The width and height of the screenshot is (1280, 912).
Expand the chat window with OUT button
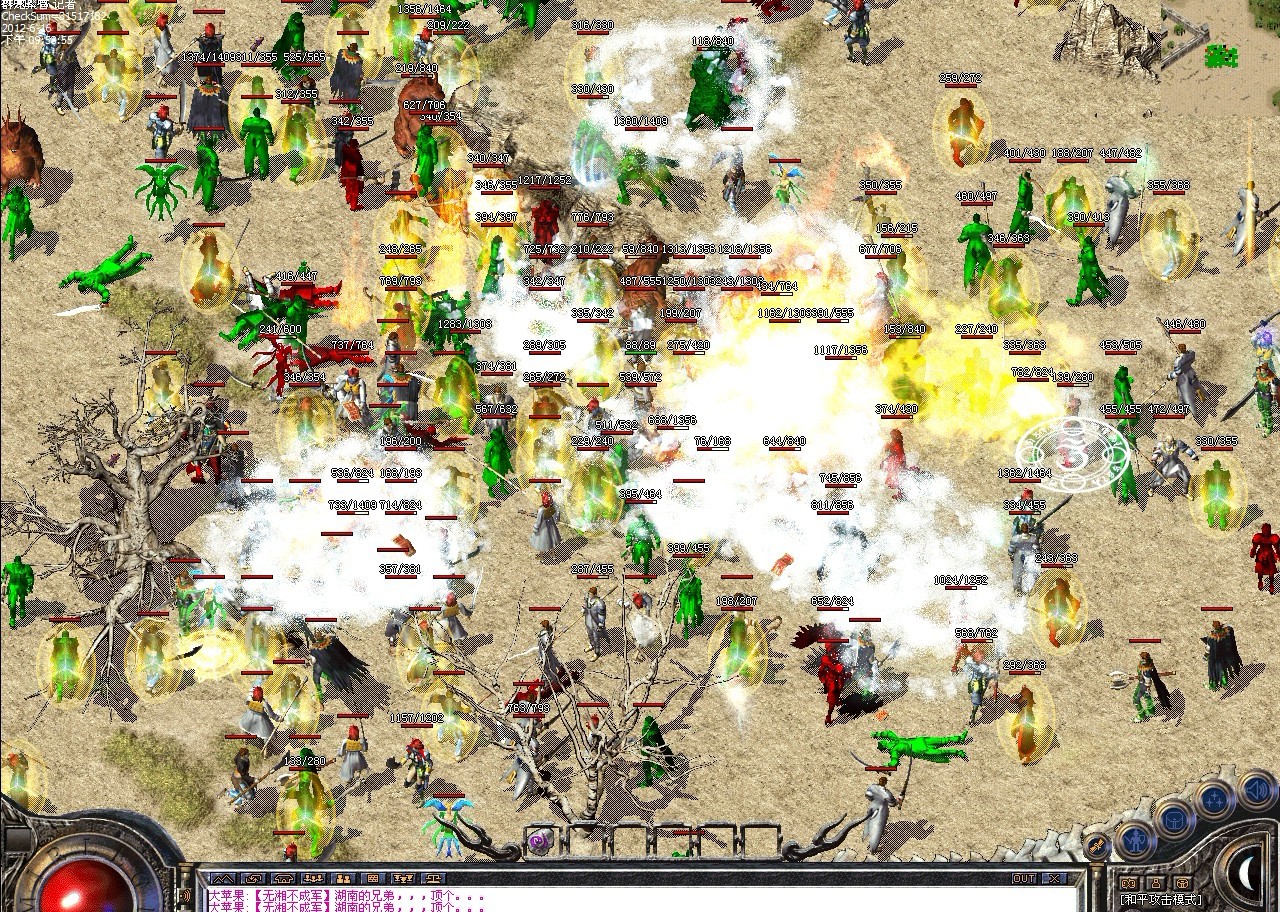(1025, 878)
